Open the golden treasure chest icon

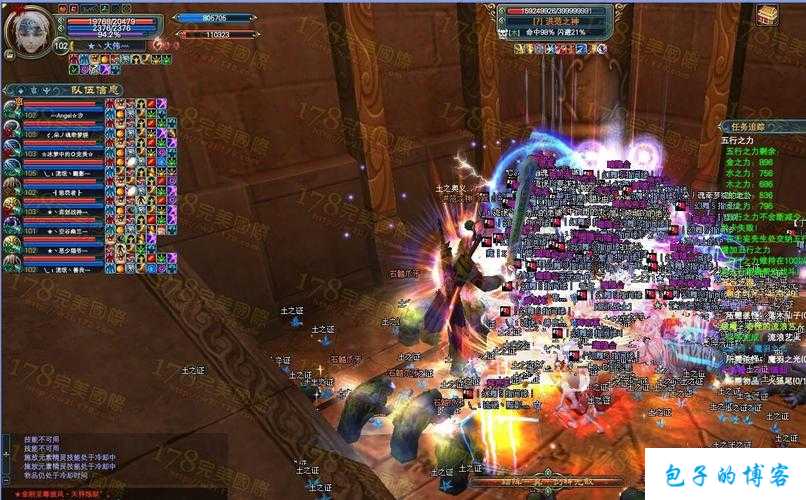pos(767,15)
